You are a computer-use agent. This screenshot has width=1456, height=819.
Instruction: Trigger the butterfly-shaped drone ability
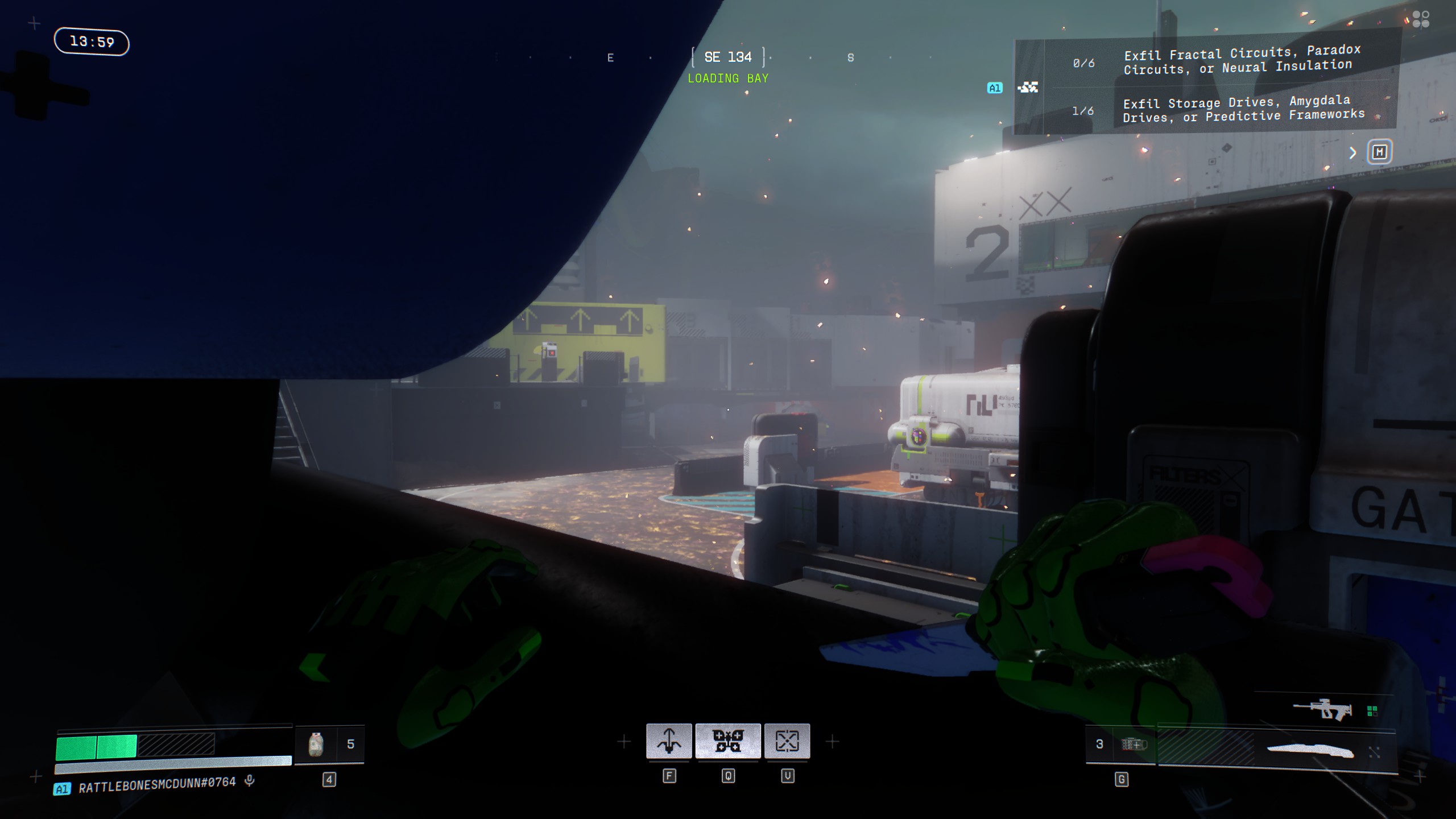pyautogui.click(x=728, y=741)
